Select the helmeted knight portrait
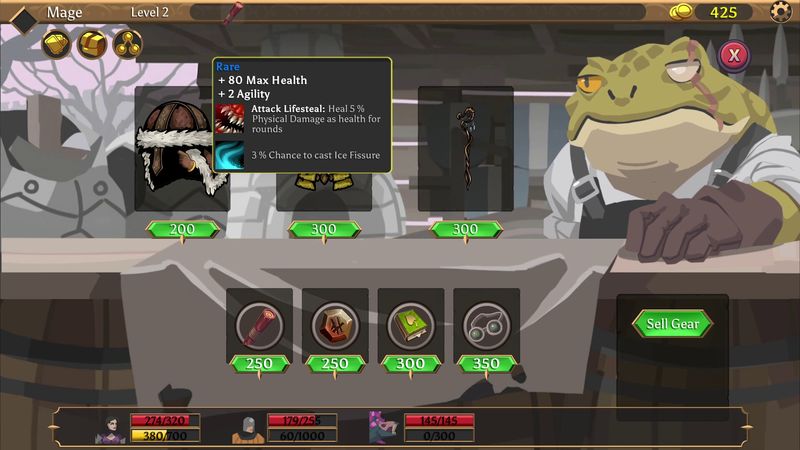Viewport: 800px width, 450px height. tap(247, 428)
